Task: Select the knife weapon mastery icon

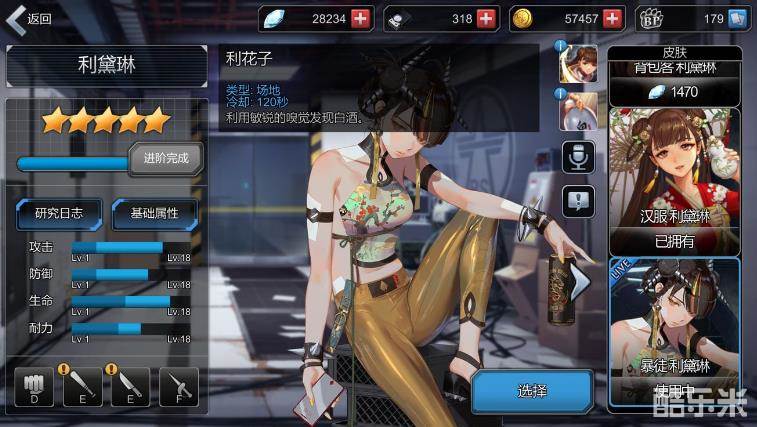Action: click(130, 385)
